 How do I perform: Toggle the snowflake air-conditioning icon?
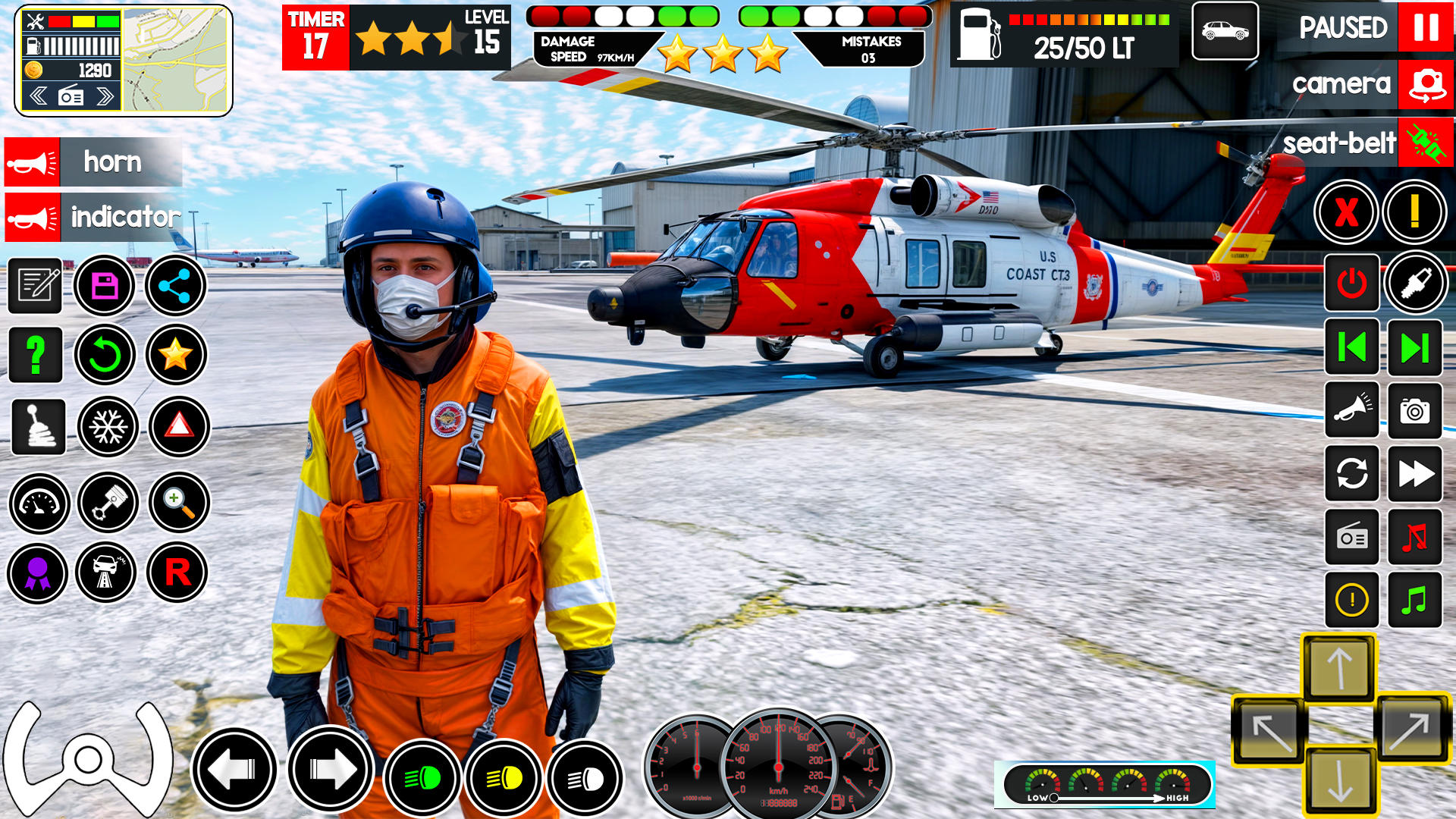[x=108, y=427]
